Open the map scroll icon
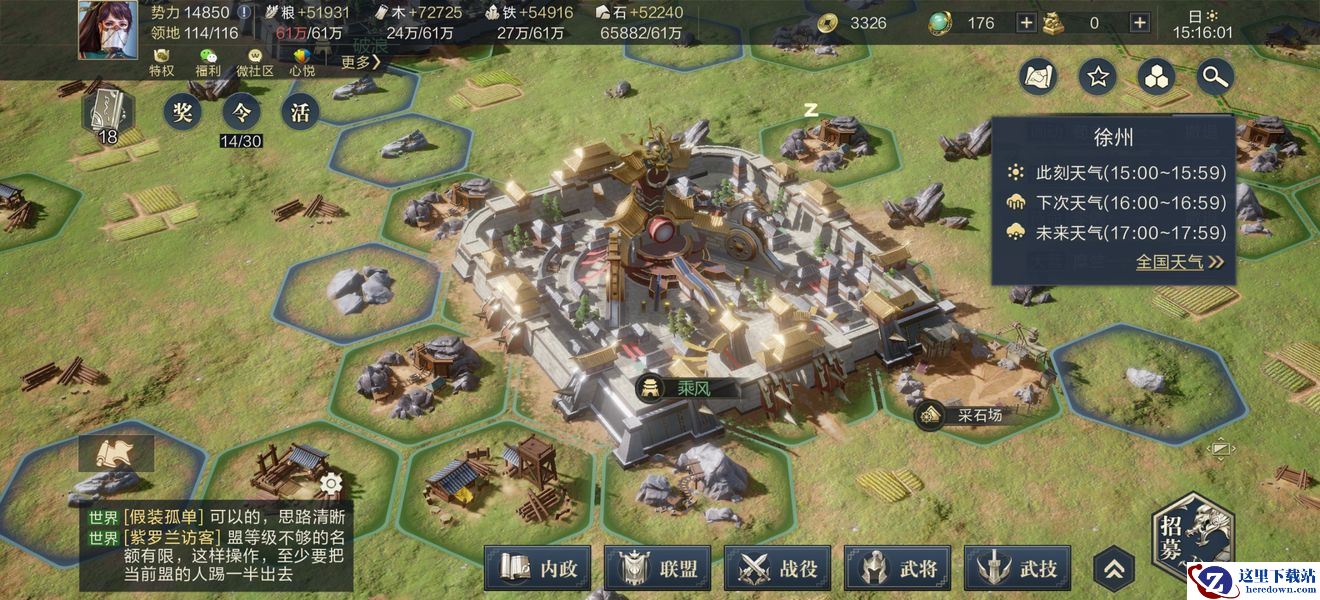 coord(1039,76)
